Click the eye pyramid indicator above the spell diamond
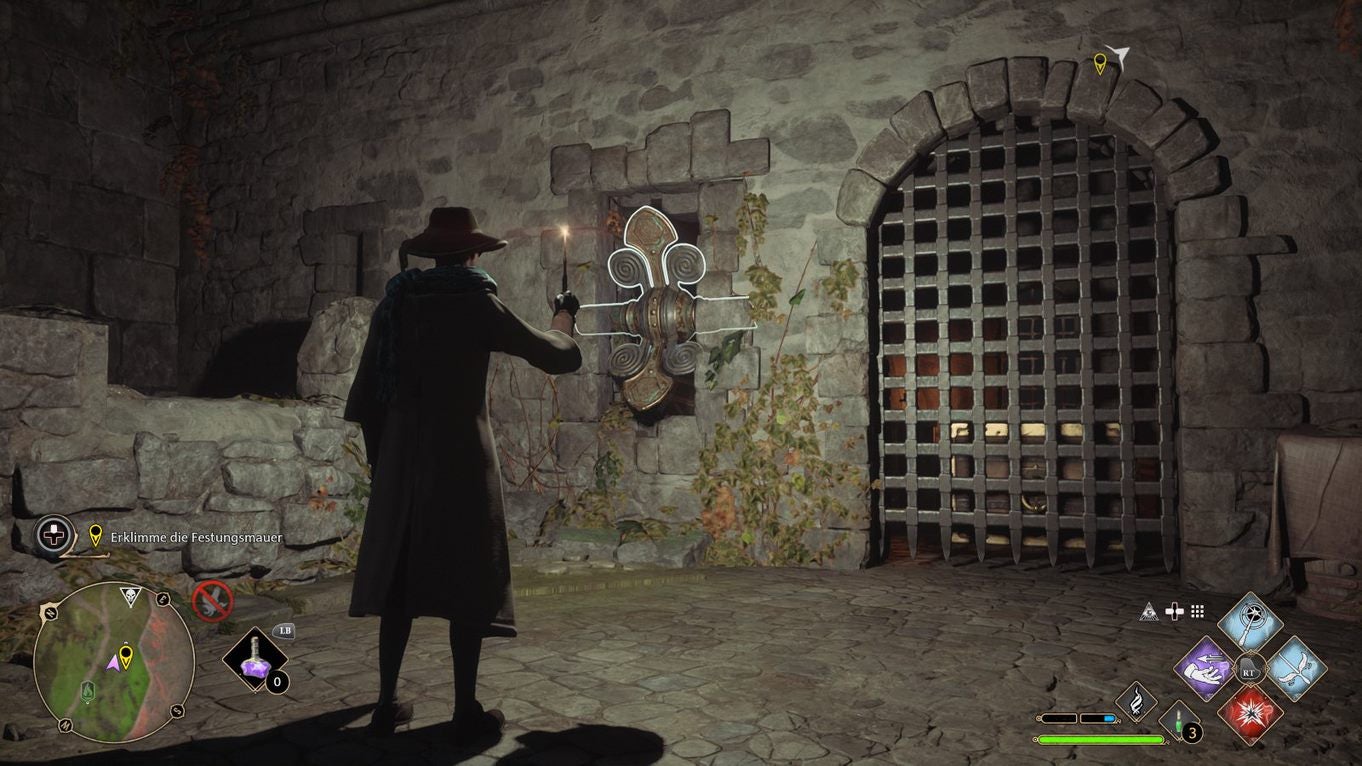 tap(1148, 612)
